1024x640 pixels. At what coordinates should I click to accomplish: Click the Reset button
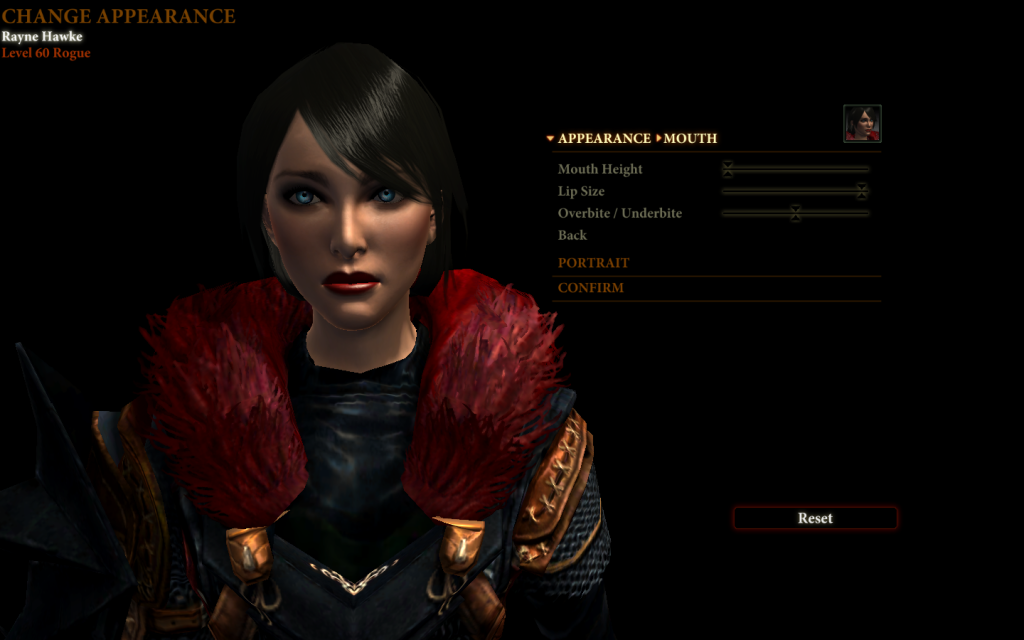[x=815, y=518]
